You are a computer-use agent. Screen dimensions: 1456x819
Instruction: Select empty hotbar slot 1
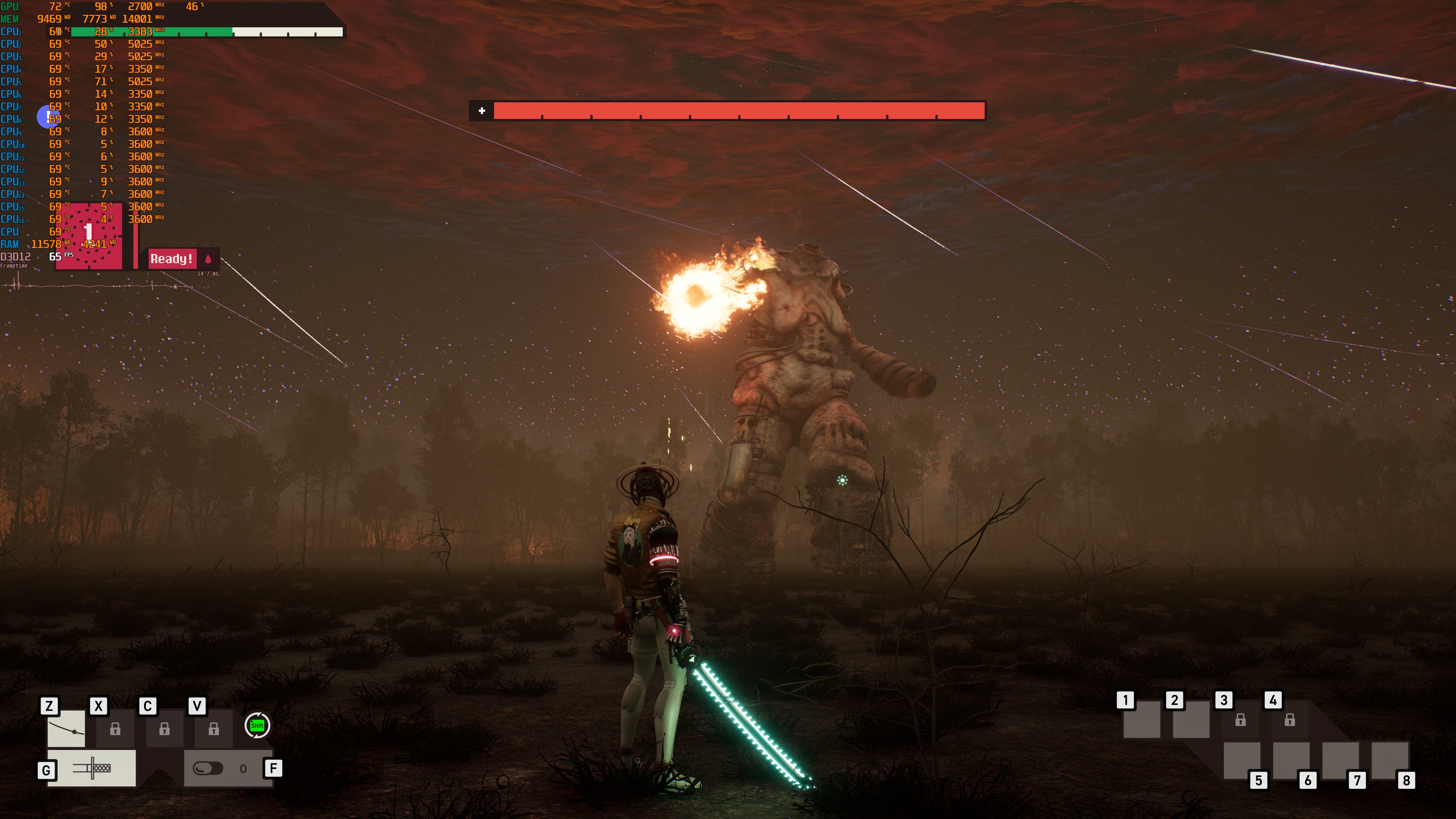pos(1141,720)
